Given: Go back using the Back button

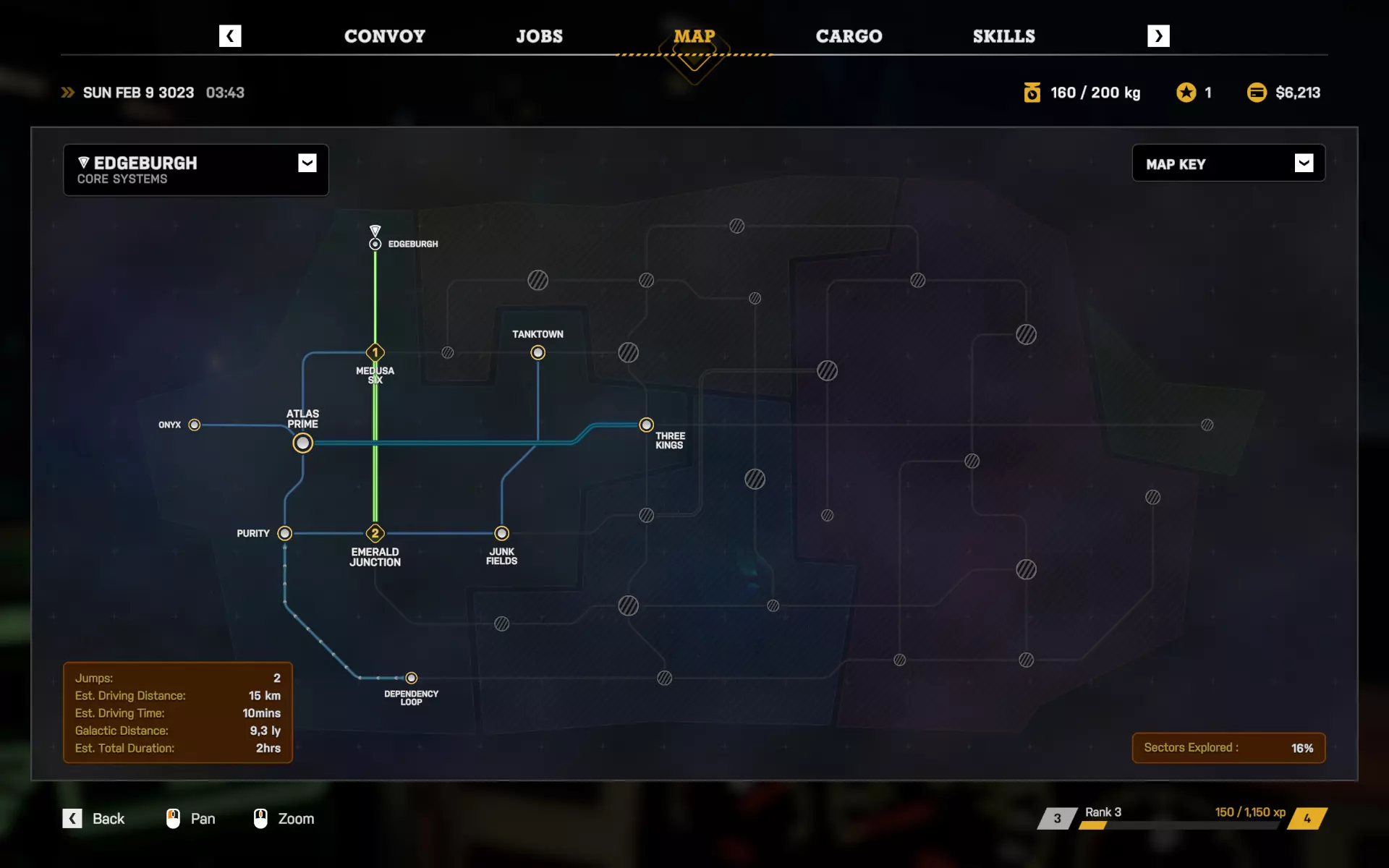Looking at the screenshot, I should click(x=94, y=818).
